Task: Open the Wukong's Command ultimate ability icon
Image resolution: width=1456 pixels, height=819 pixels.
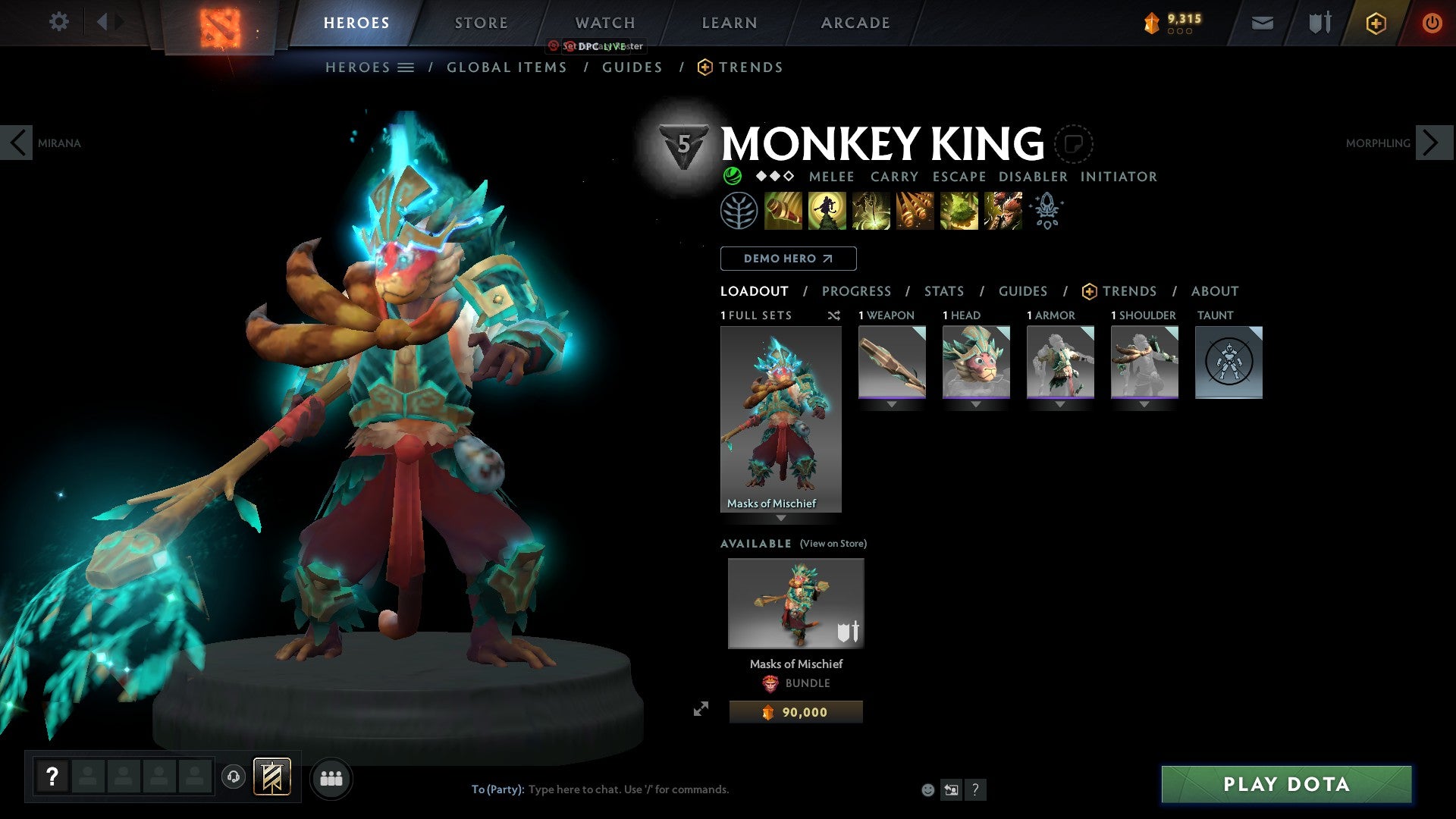Action: [1003, 211]
